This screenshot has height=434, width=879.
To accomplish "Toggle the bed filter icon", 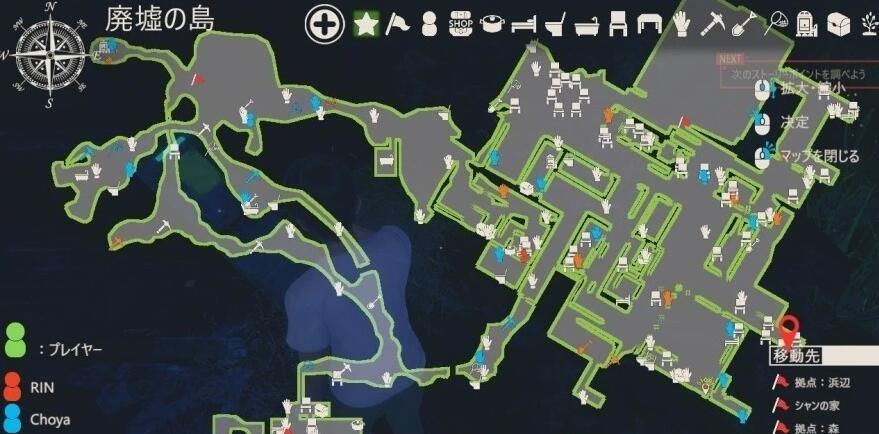I will [525, 23].
